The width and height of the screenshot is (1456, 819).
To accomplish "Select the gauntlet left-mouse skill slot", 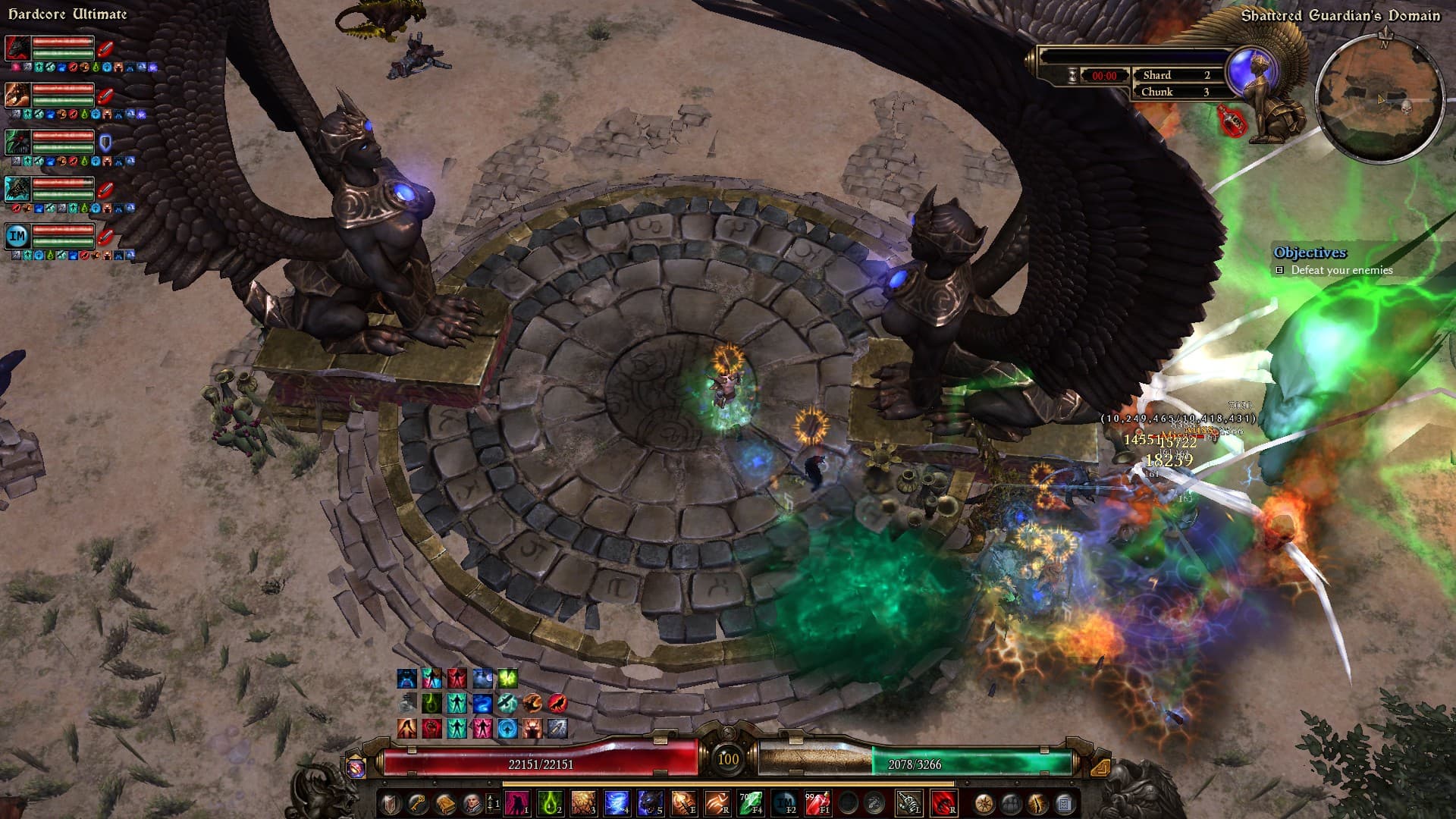I will (908, 802).
